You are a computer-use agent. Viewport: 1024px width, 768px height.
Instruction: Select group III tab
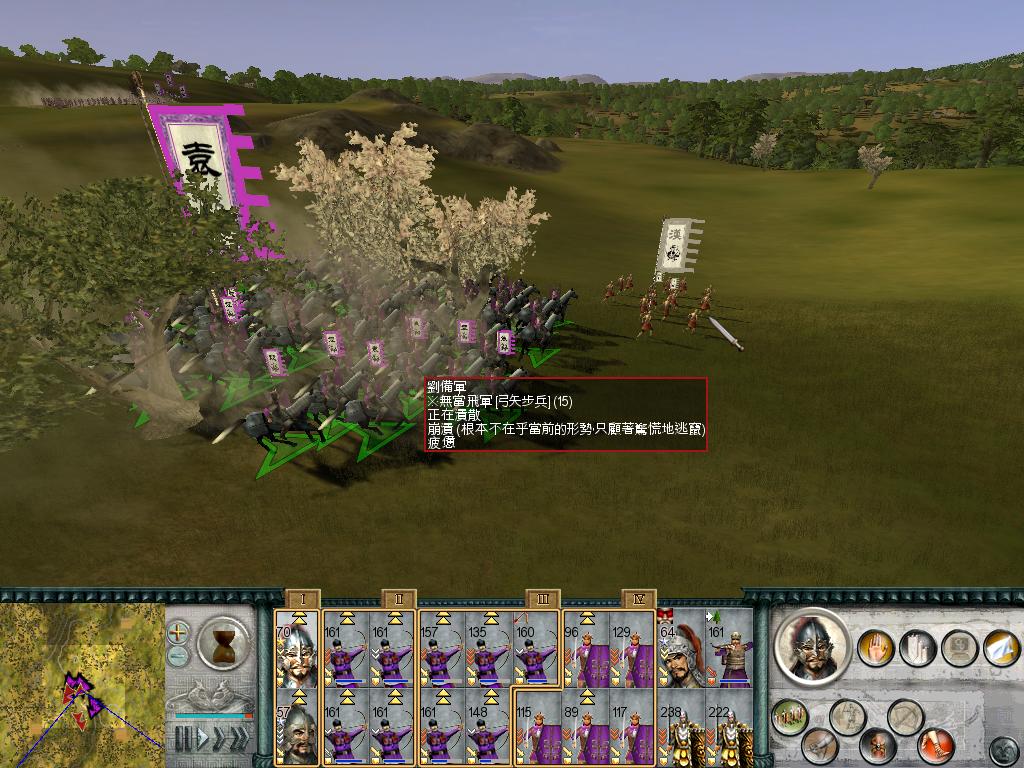coord(542,599)
